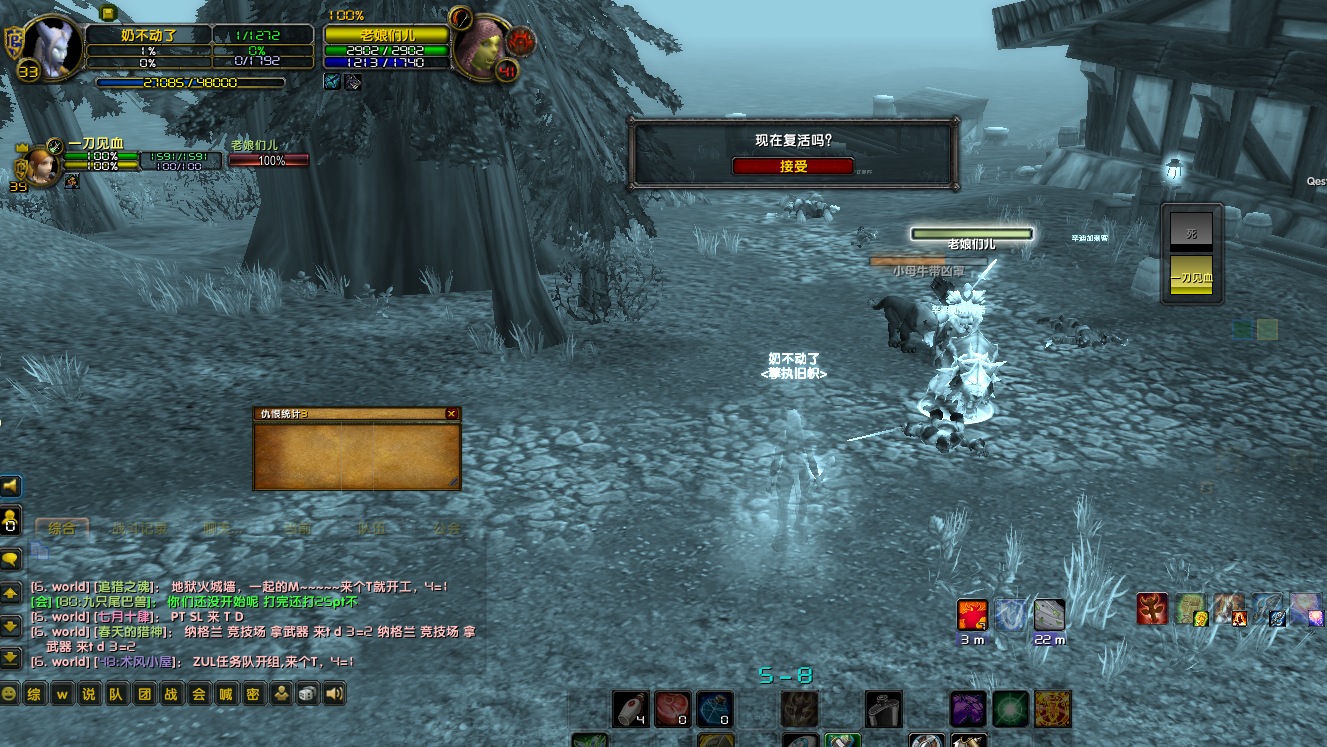This screenshot has height=747, width=1327.
Task: Click the smiley emote icon in the chat bar
Action: point(9,693)
